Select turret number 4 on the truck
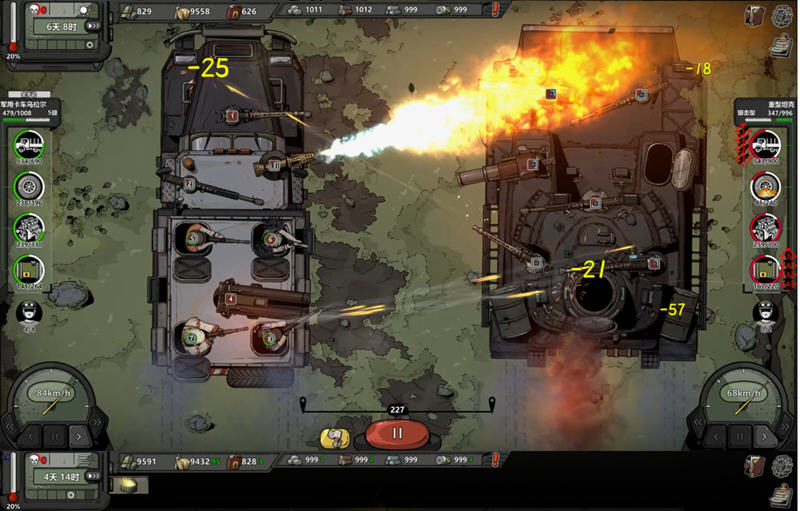 [231, 297]
